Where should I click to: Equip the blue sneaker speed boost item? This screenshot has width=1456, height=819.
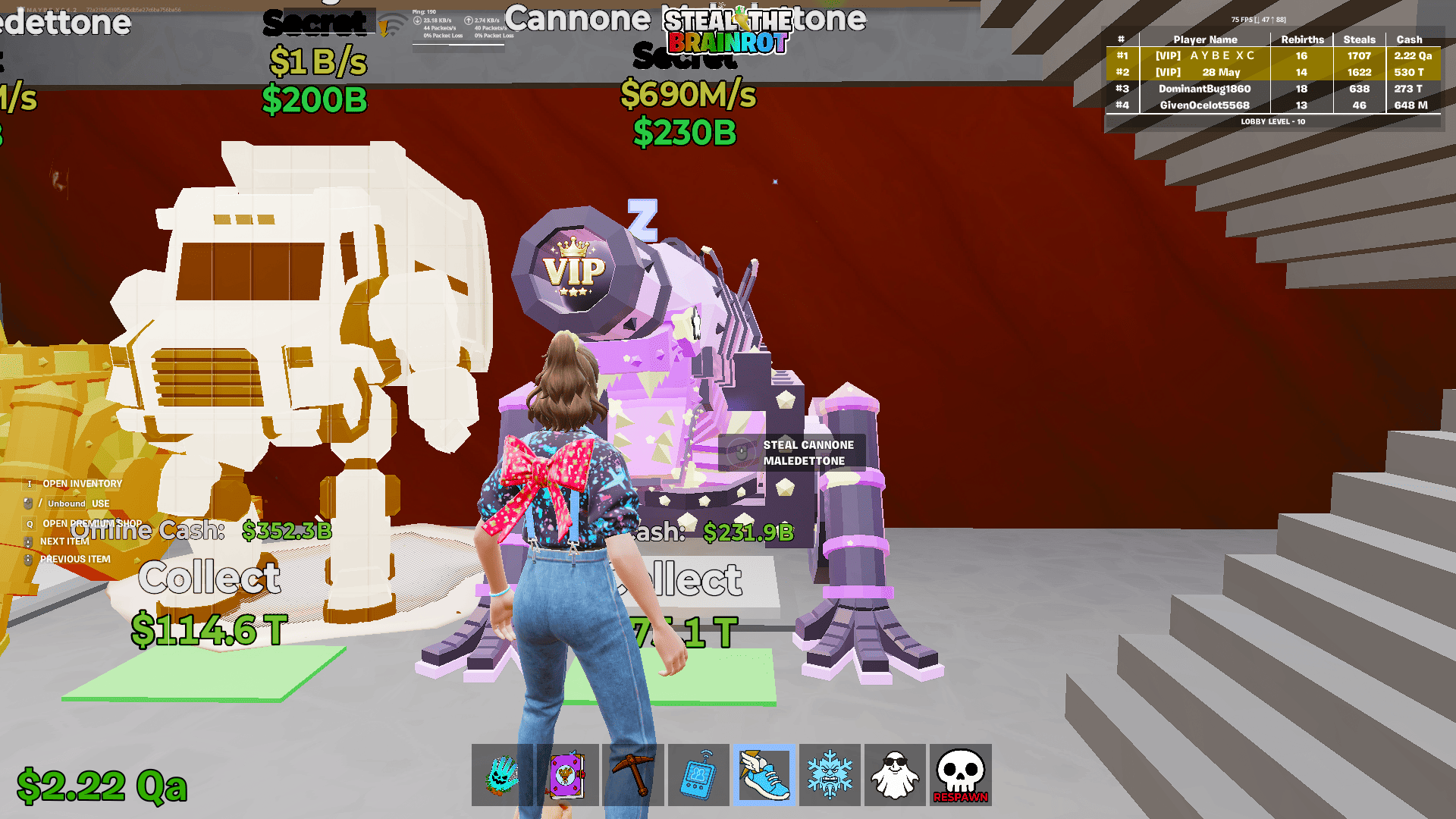tap(765, 774)
